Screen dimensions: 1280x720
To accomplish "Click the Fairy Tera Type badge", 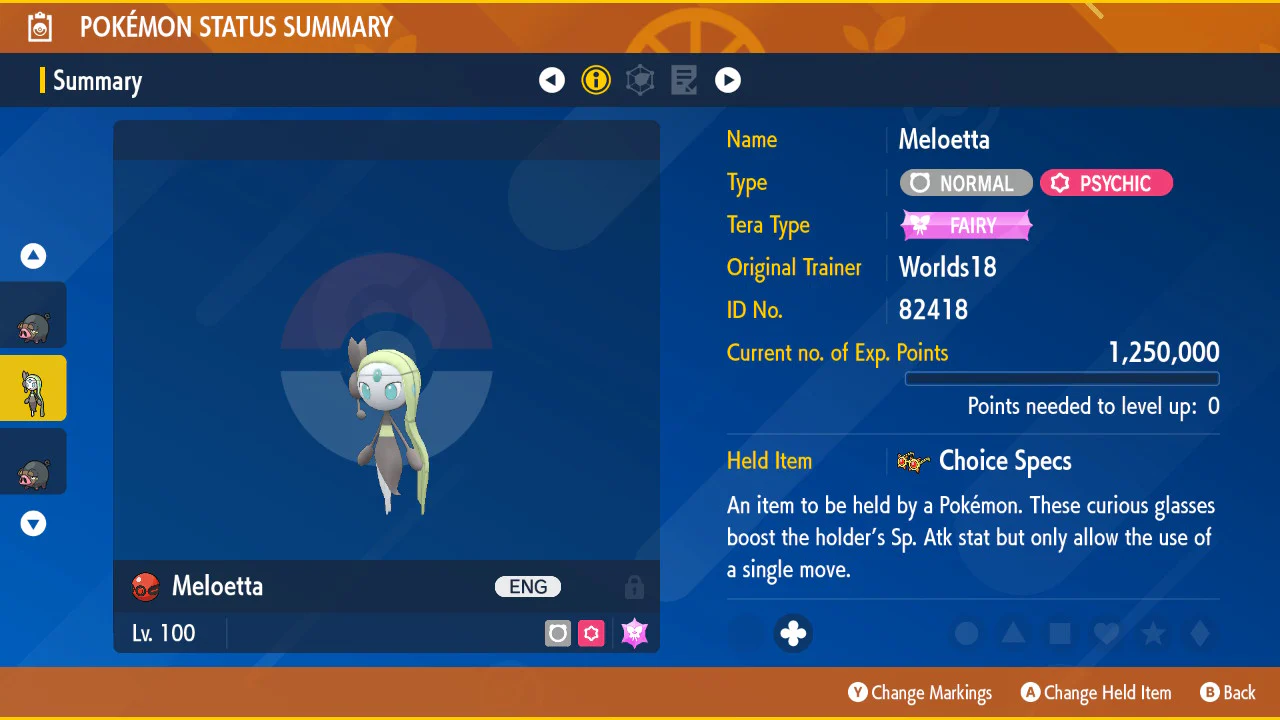I will pyautogui.click(x=966, y=226).
